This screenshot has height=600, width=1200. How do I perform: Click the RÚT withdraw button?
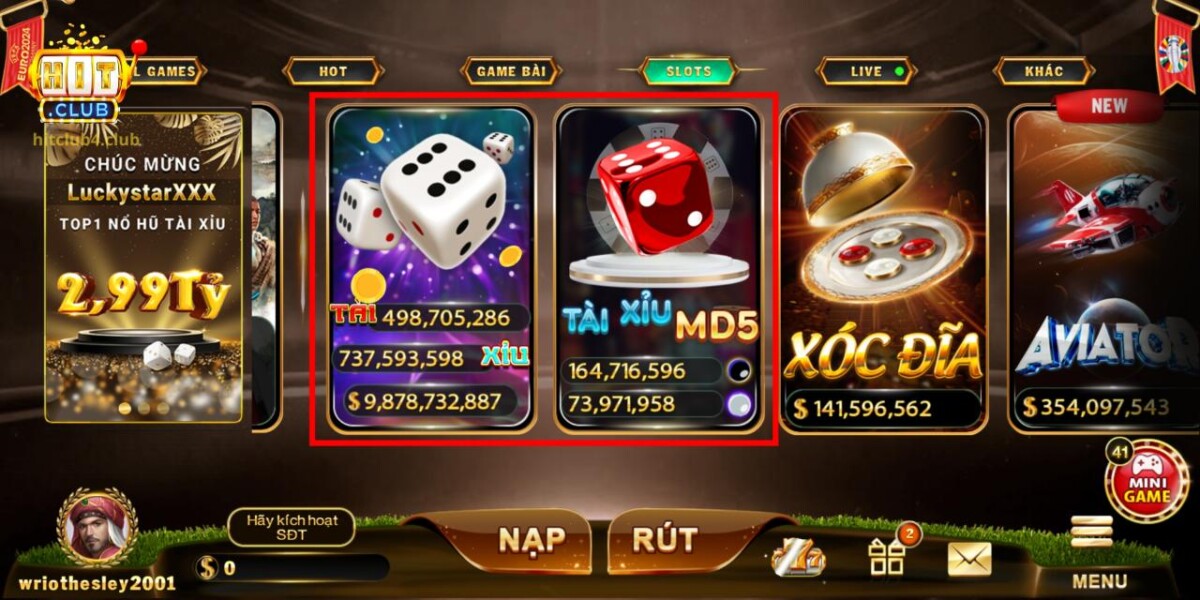(x=664, y=540)
